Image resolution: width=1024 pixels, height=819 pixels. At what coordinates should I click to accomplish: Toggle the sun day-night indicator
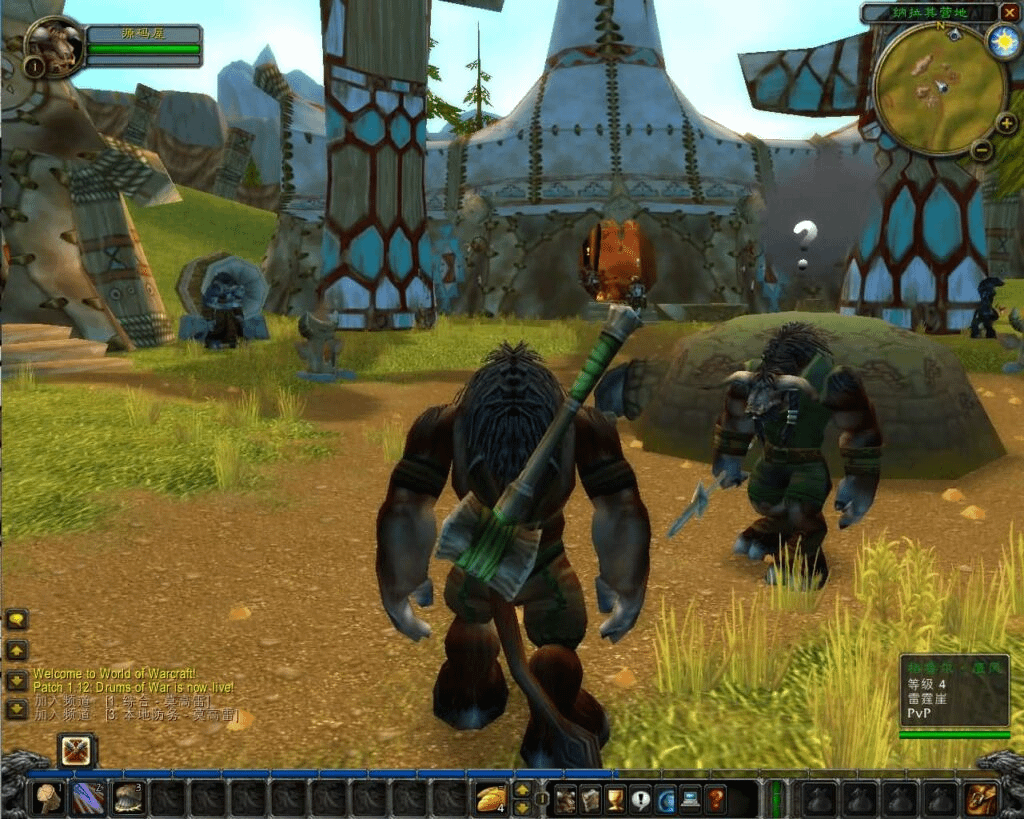1002,41
